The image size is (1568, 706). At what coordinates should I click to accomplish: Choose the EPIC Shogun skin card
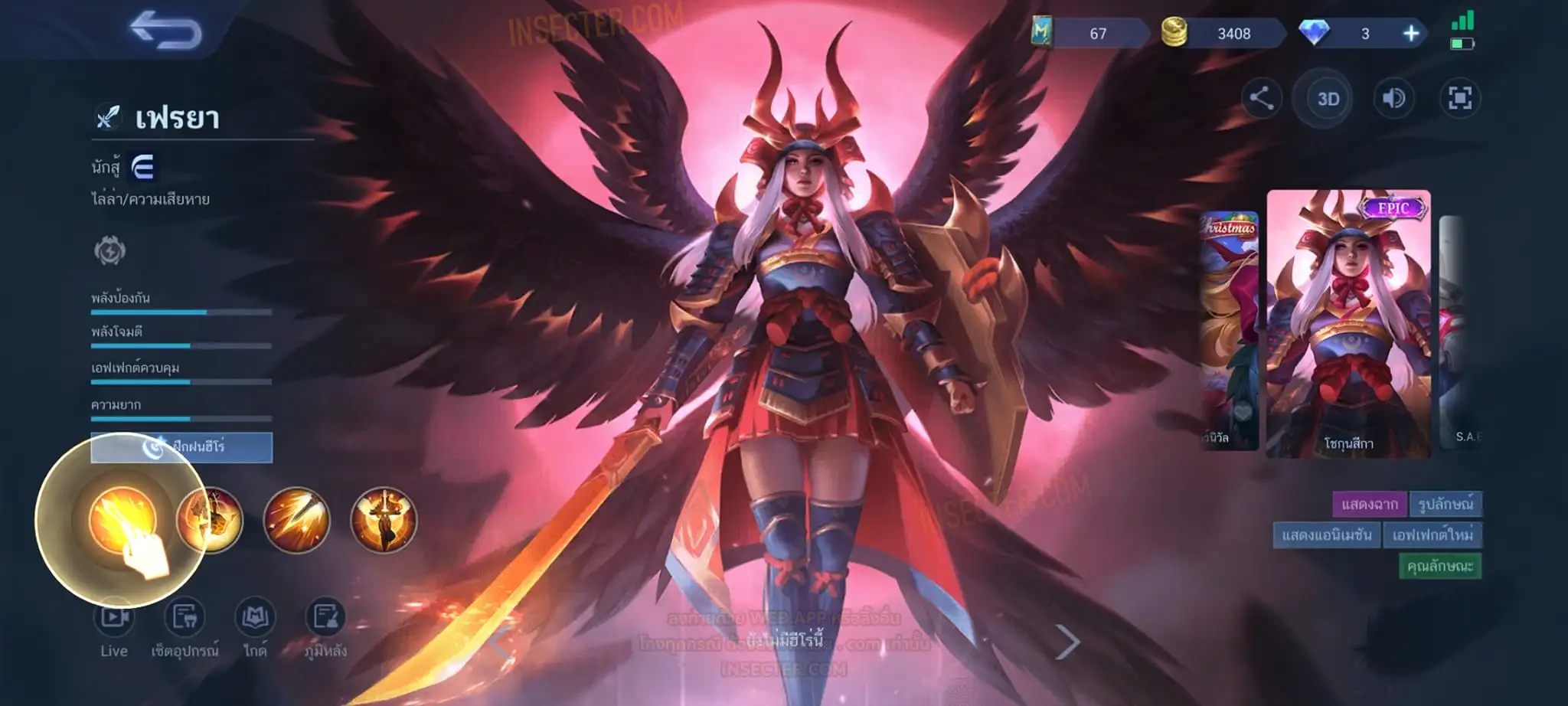pyautogui.click(x=1347, y=323)
